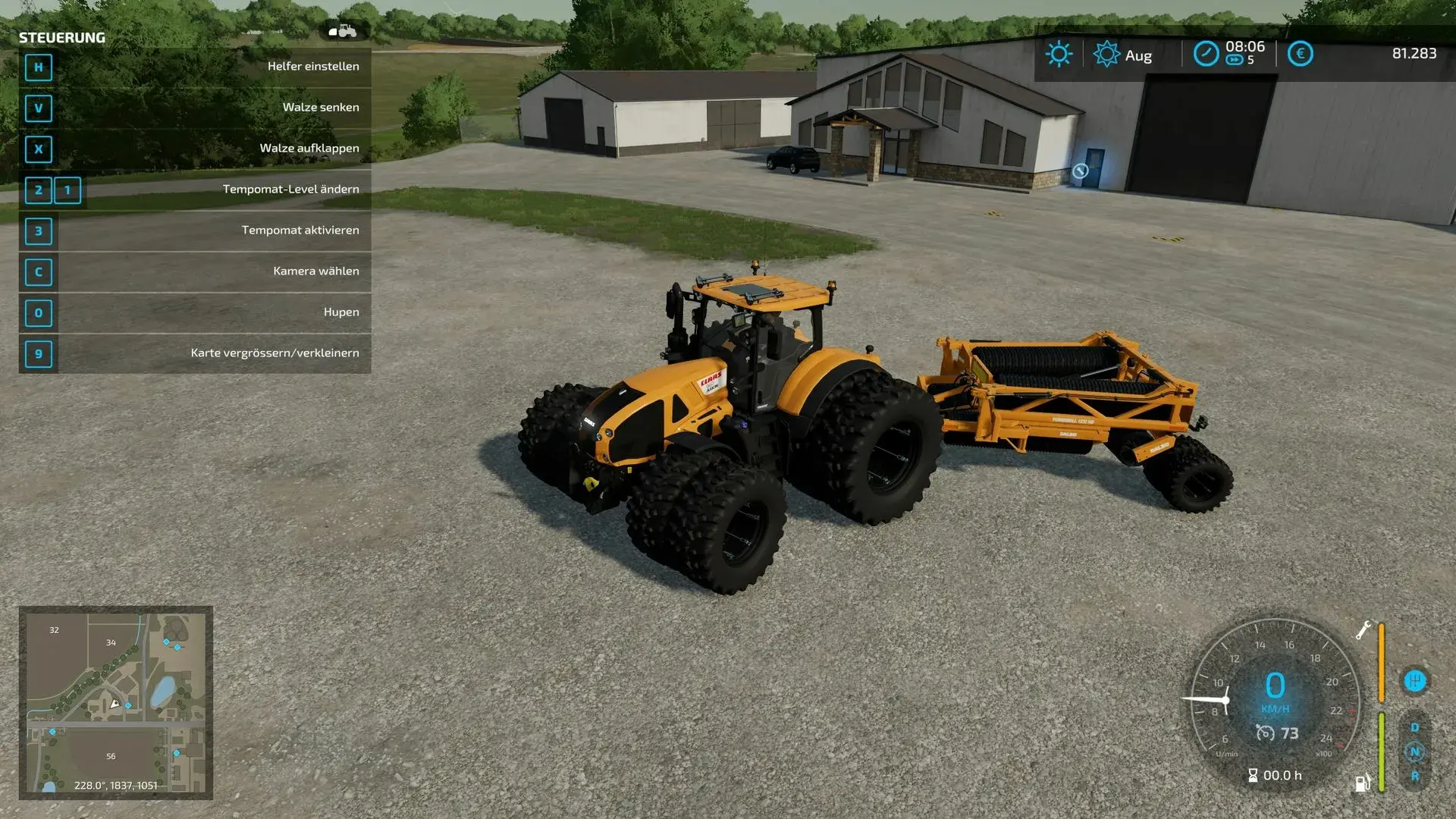Open finances via the Euro icon
This screenshot has height=819, width=1456.
(x=1301, y=54)
